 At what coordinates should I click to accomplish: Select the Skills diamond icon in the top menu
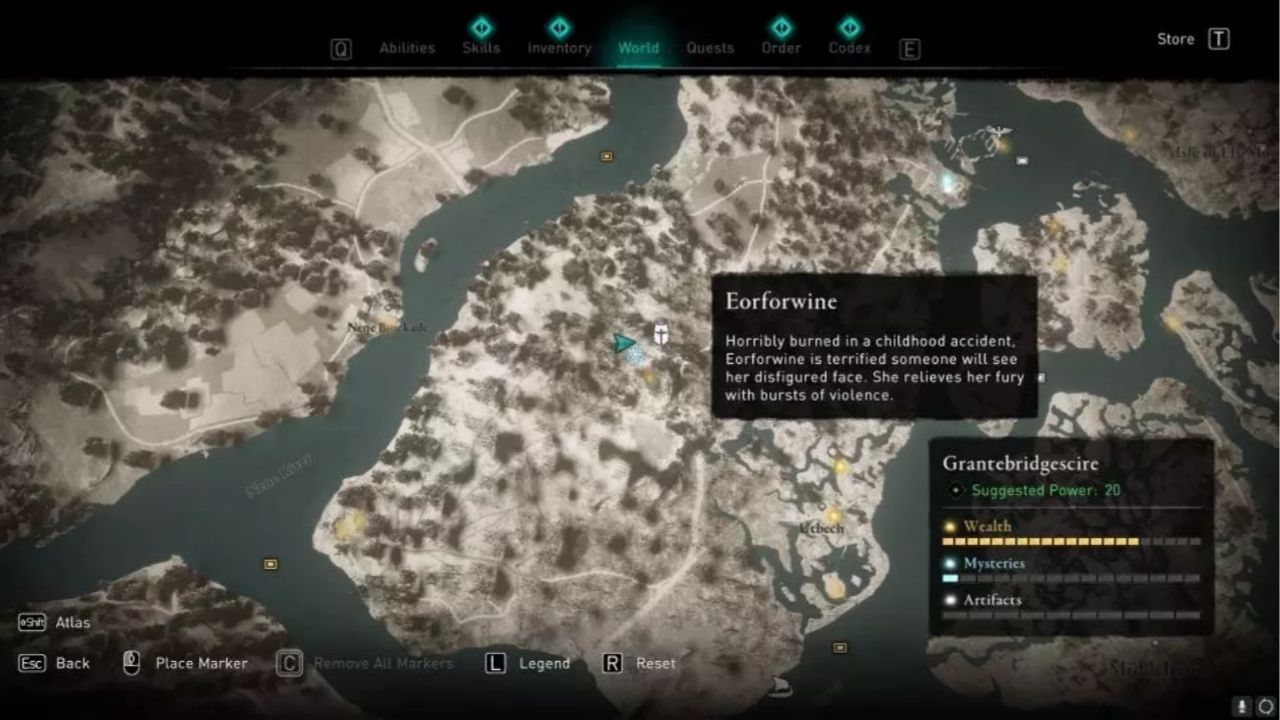click(x=482, y=29)
